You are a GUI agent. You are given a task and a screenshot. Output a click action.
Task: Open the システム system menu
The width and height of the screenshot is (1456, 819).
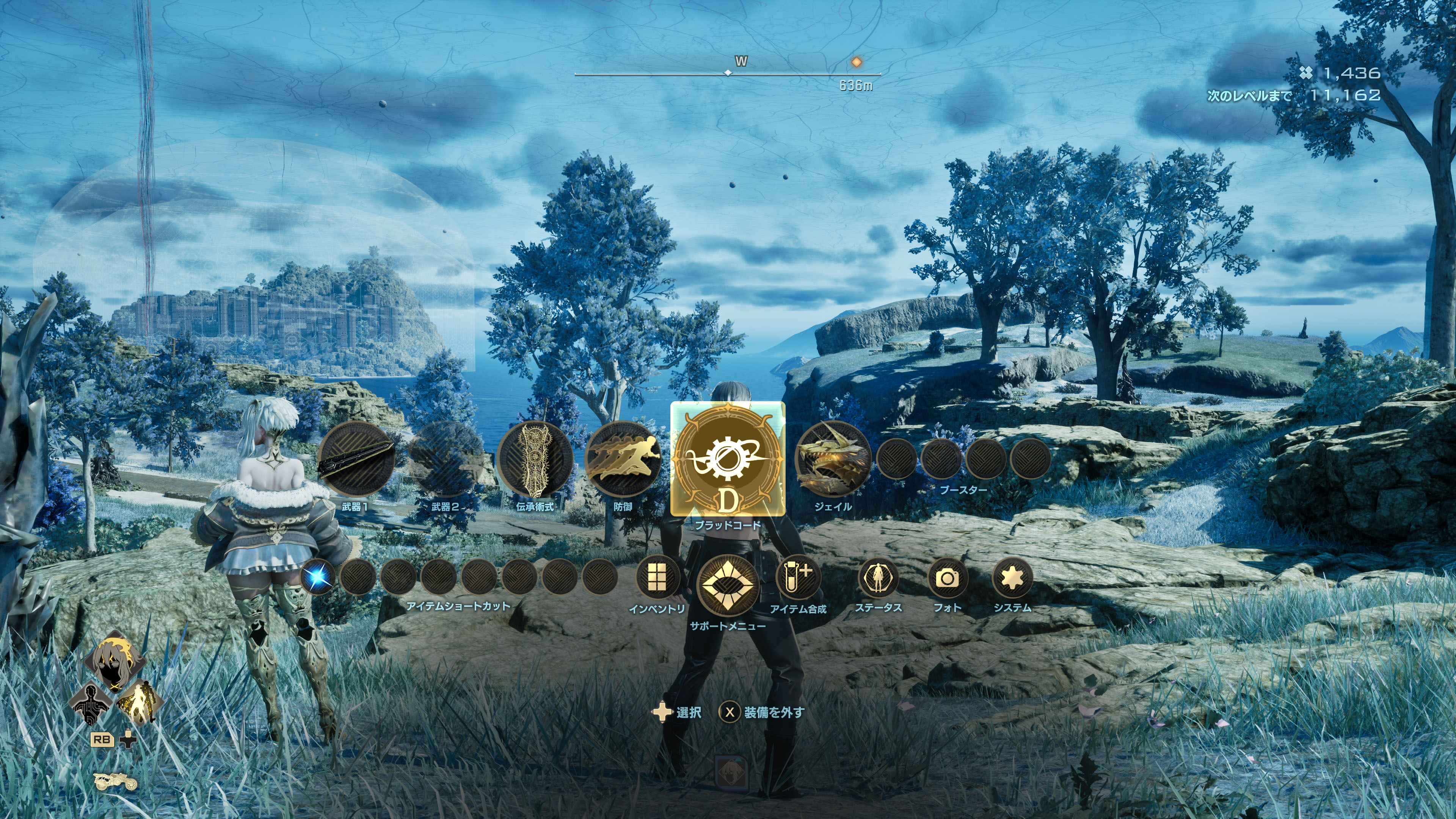click(1012, 577)
